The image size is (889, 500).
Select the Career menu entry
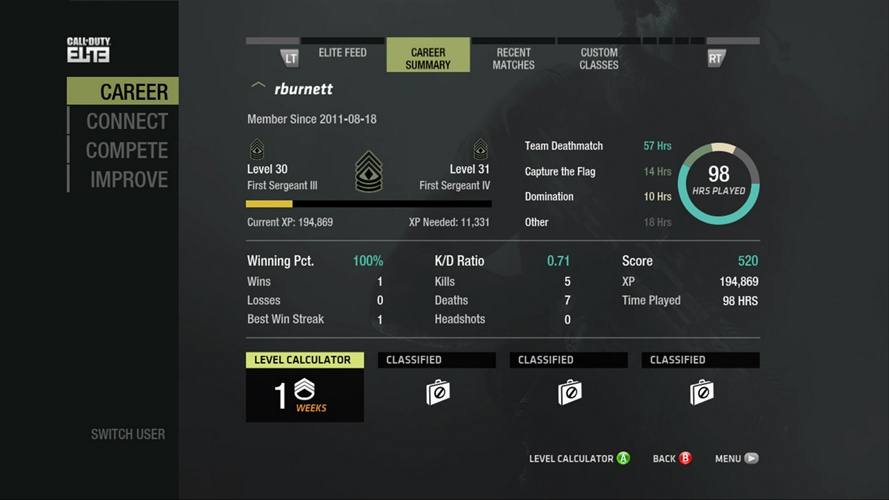[x=133, y=92]
